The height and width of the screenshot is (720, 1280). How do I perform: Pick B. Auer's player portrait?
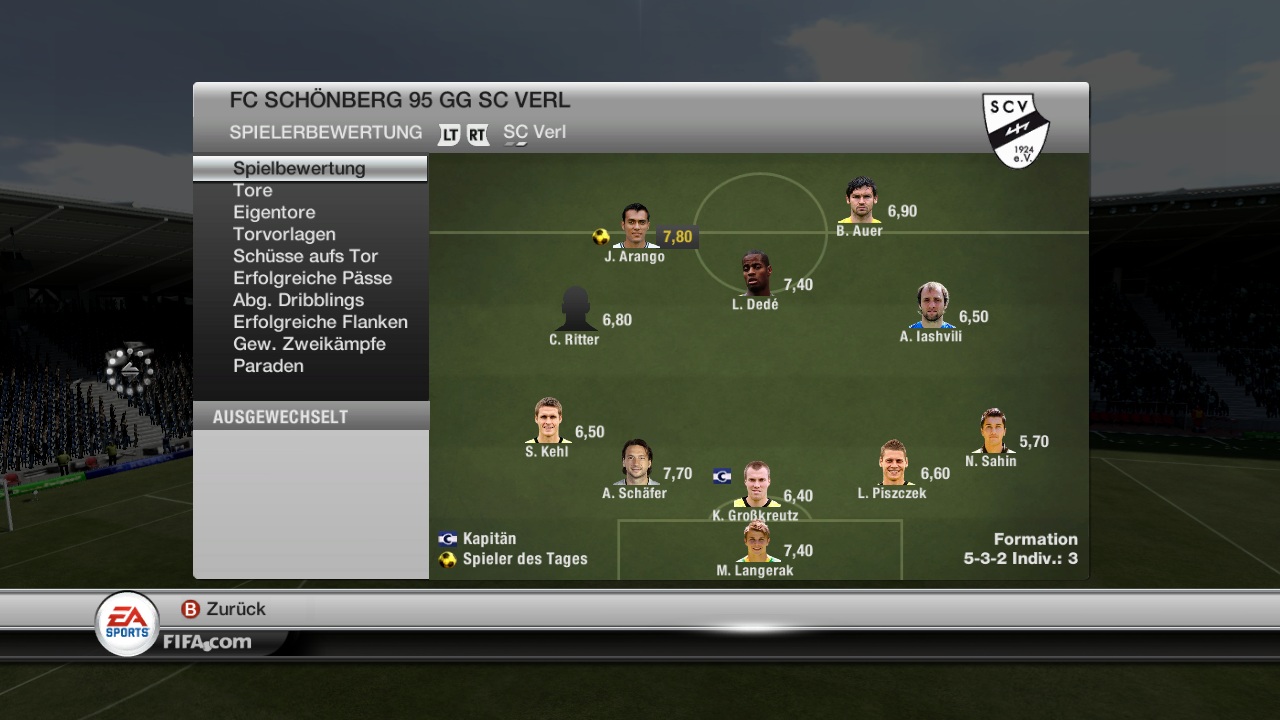[860, 200]
